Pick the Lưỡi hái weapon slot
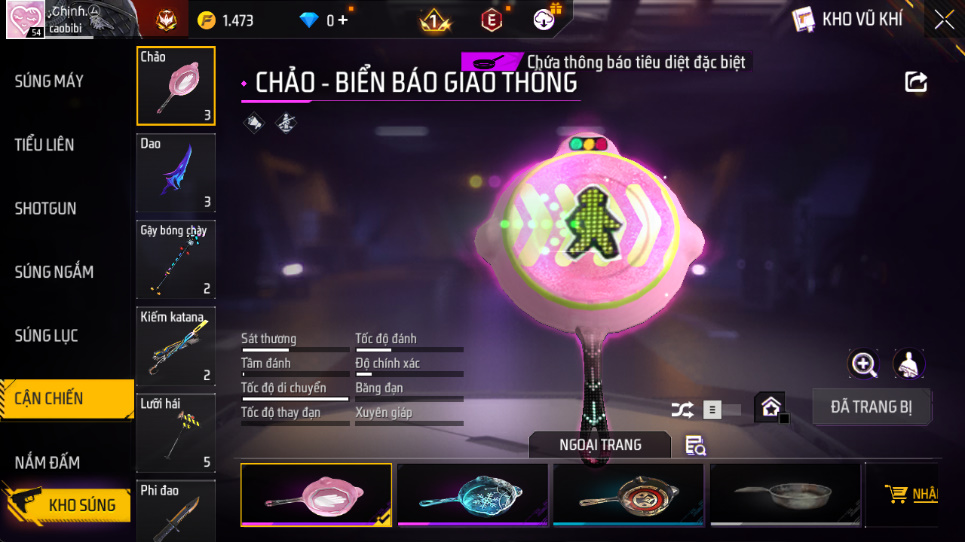The width and height of the screenshot is (965, 542). pos(176,431)
